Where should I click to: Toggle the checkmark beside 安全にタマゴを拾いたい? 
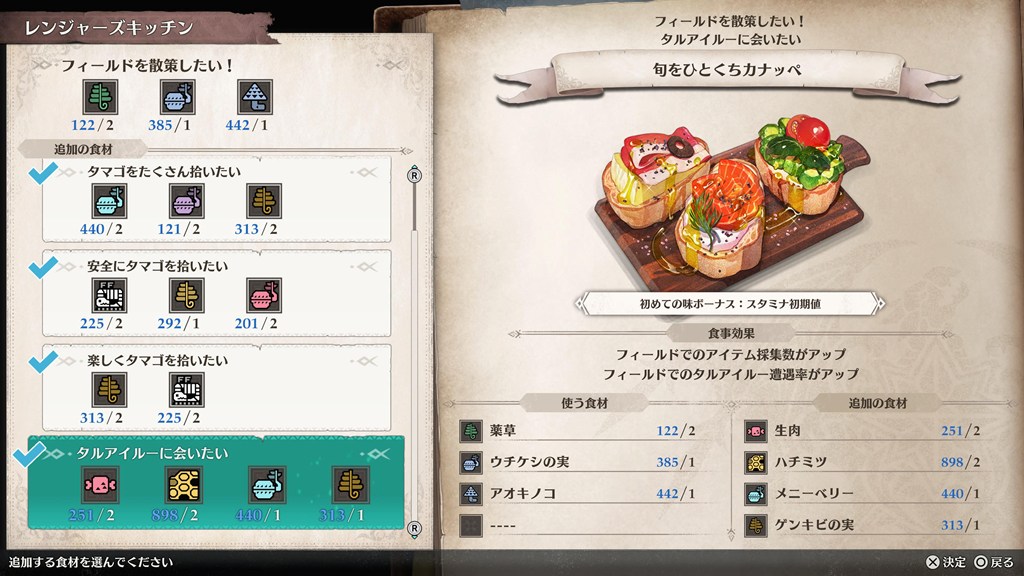(42, 269)
